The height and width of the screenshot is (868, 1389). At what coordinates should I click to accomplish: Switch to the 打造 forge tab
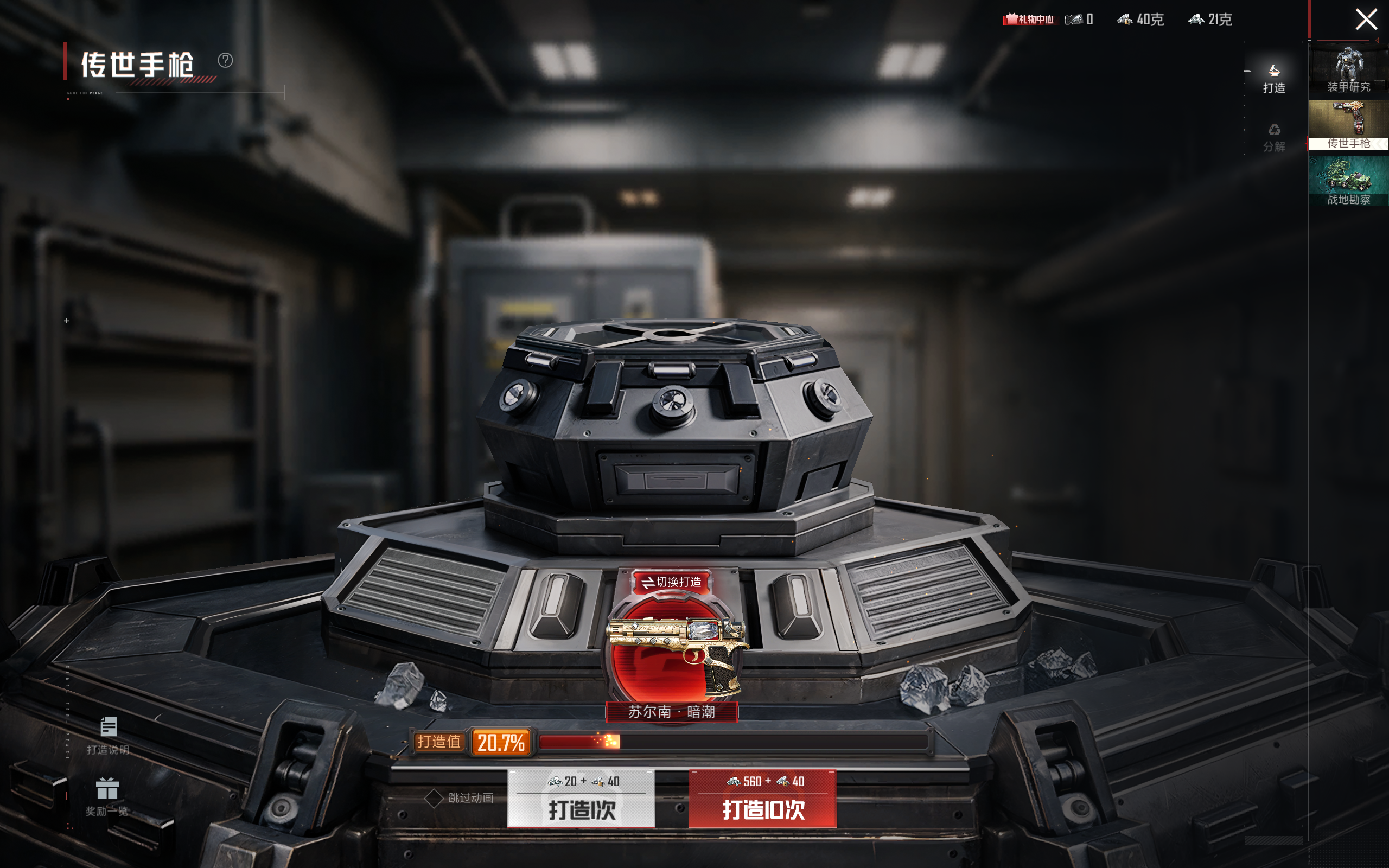(x=1273, y=79)
